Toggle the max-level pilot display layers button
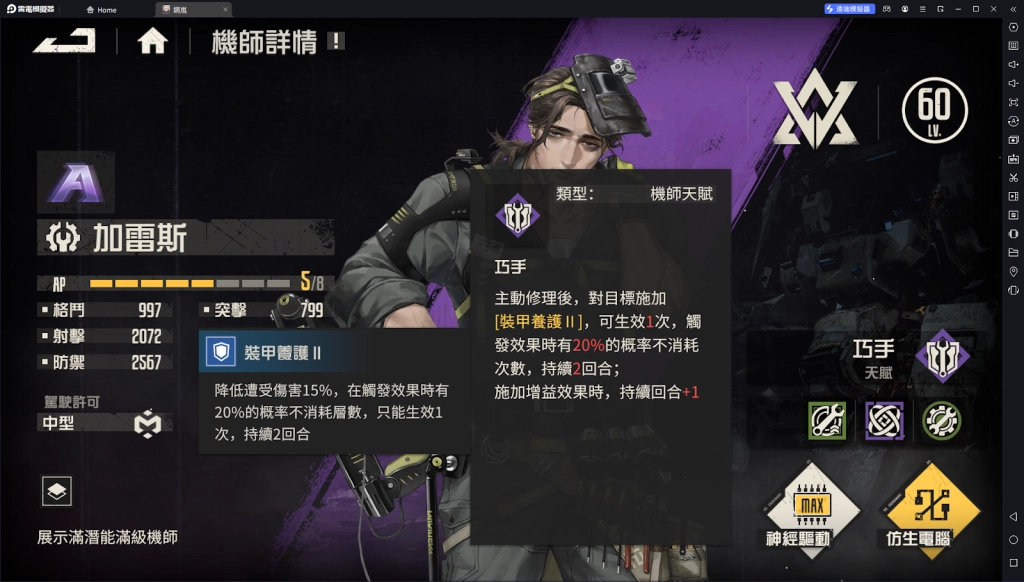 pyautogui.click(x=56, y=492)
